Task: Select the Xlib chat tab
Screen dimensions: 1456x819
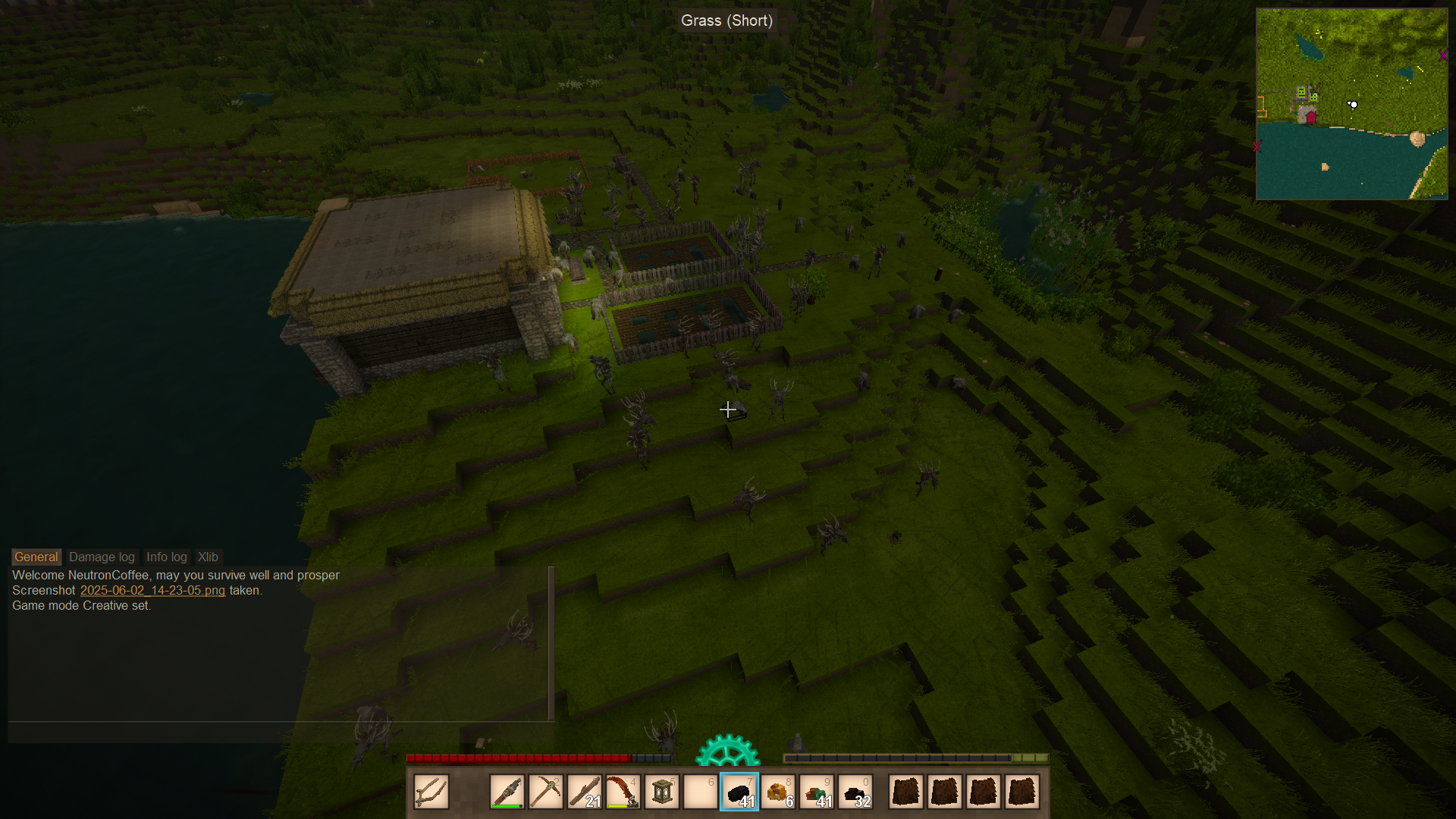Action: 208,557
